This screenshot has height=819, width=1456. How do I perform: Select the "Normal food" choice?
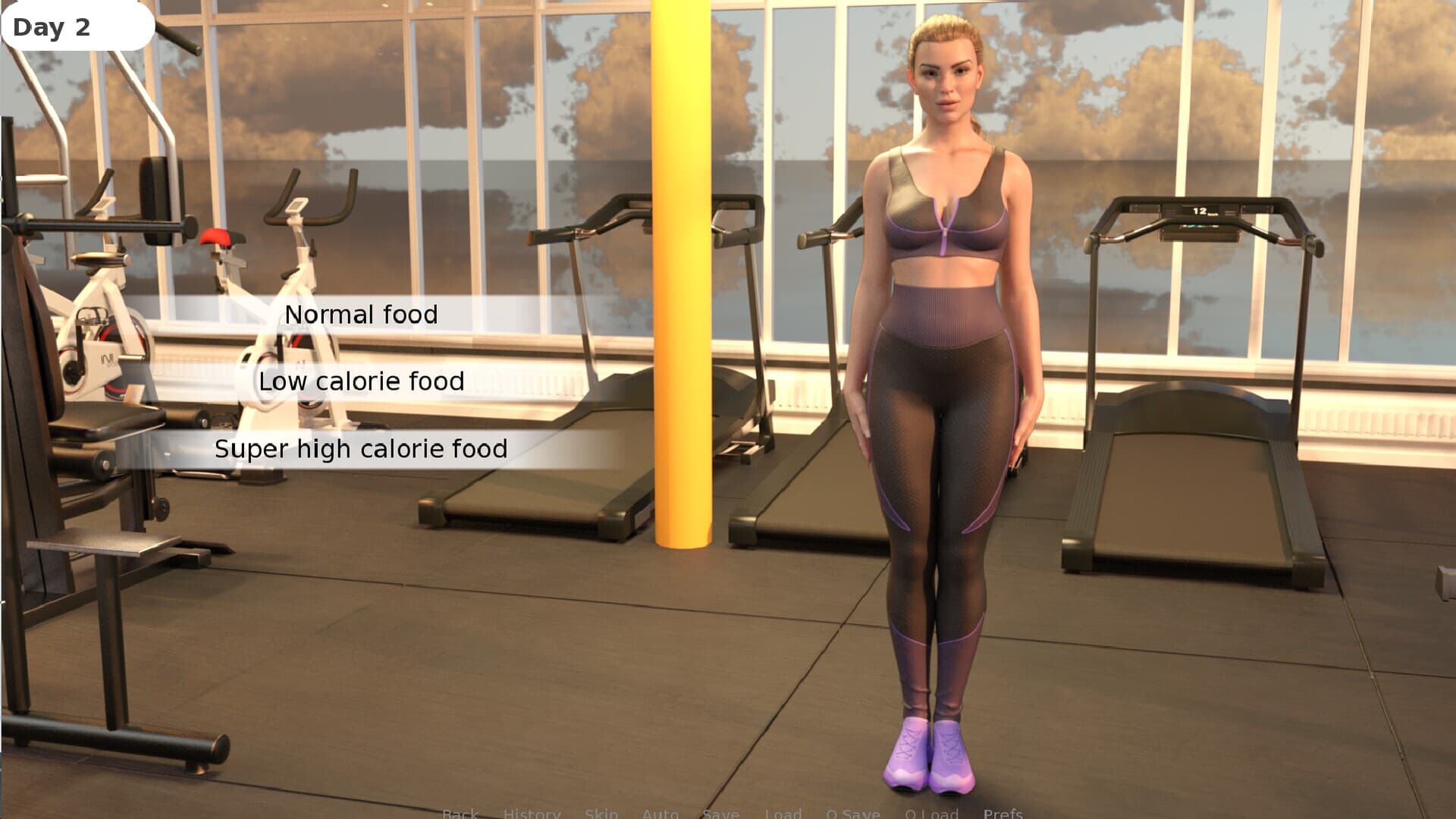(362, 314)
